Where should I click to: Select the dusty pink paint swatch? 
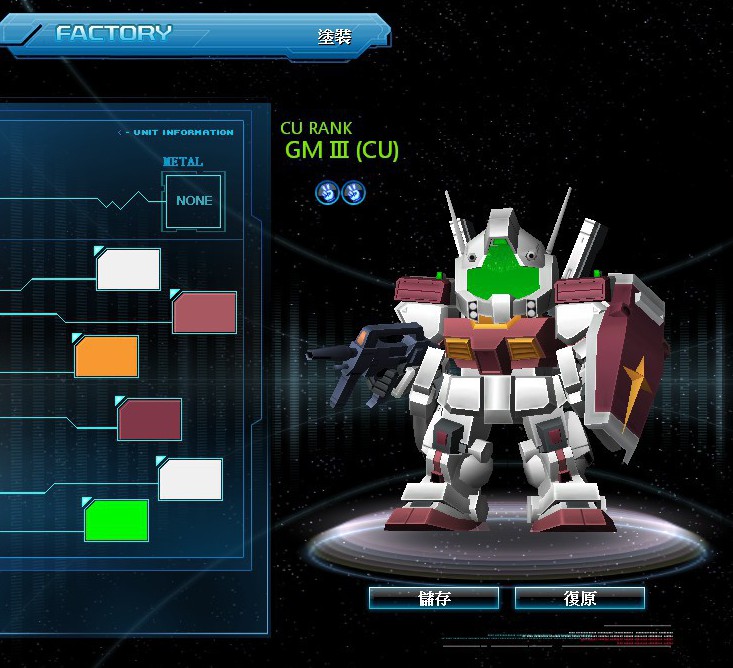[205, 312]
